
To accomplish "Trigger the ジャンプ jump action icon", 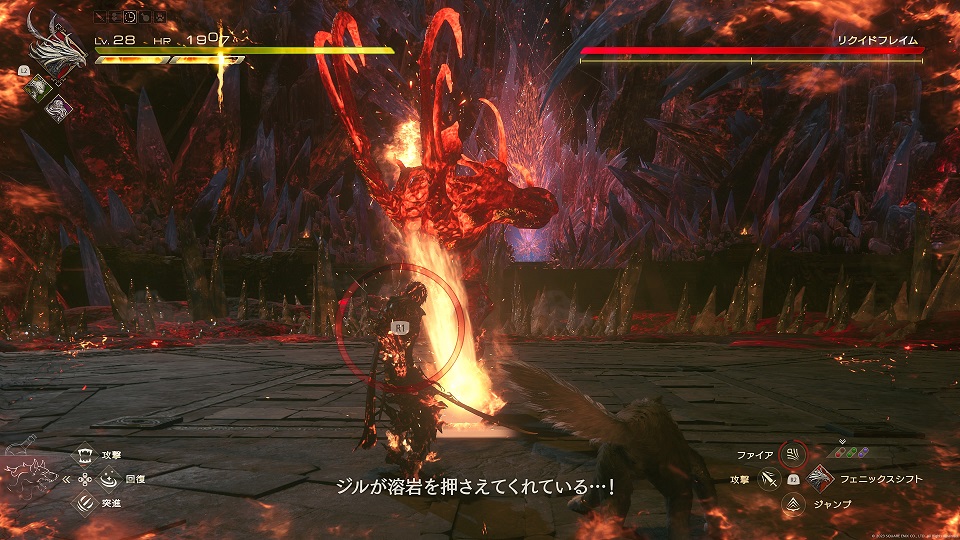I will point(793,504).
